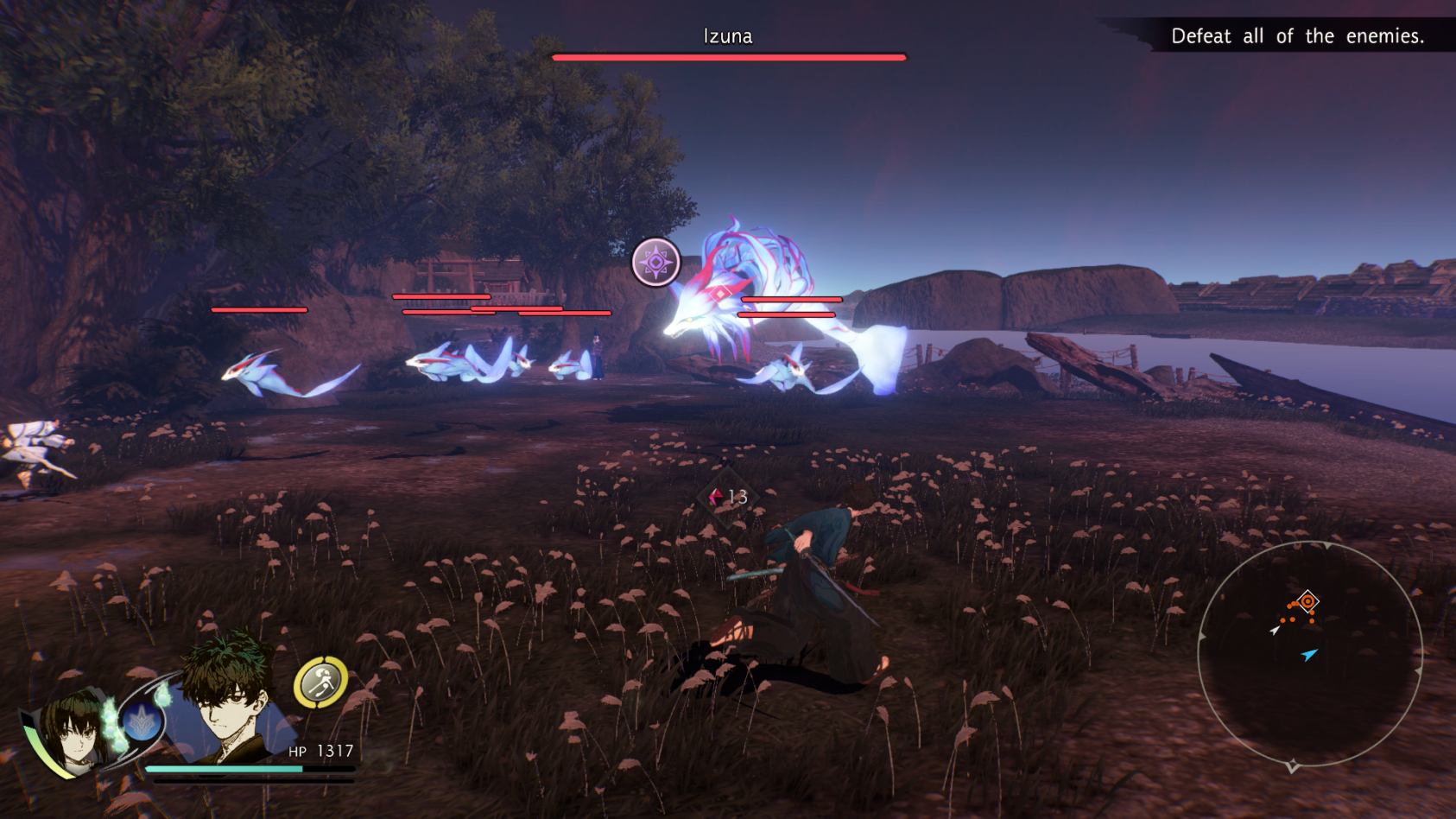Select the purple lock-on target marker

tap(655, 262)
